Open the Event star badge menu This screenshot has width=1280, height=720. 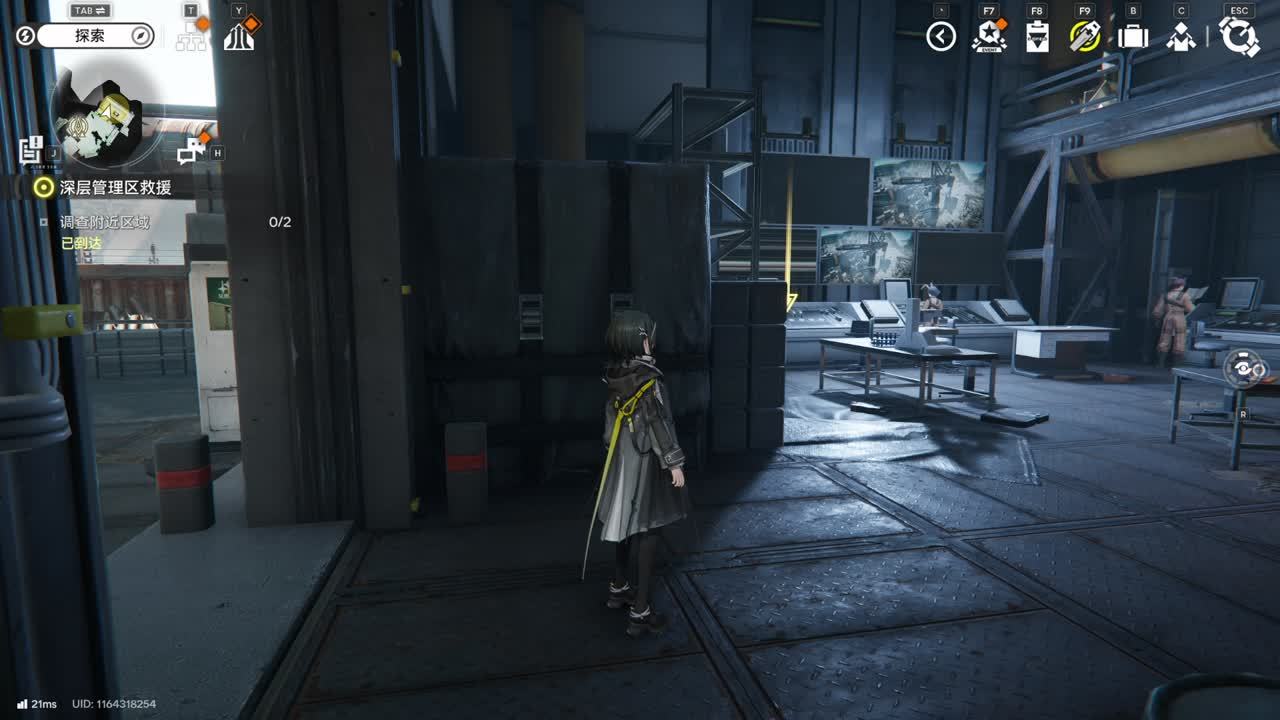pyautogui.click(x=988, y=37)
